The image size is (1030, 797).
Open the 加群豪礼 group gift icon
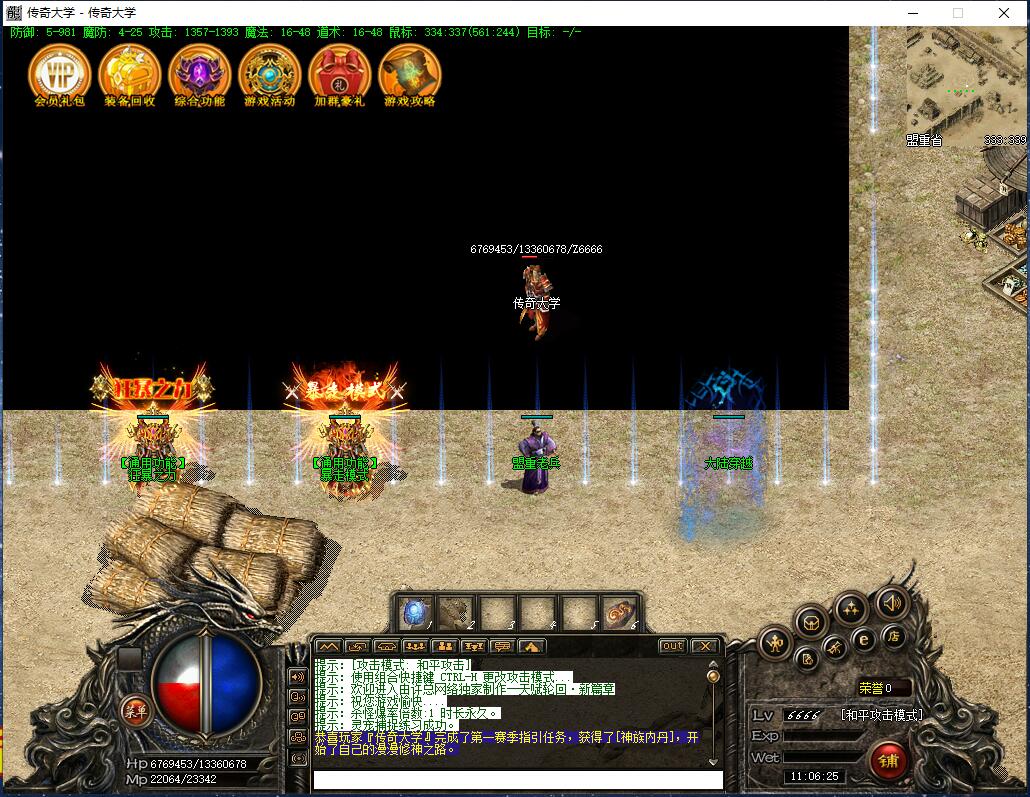[339, 72]
